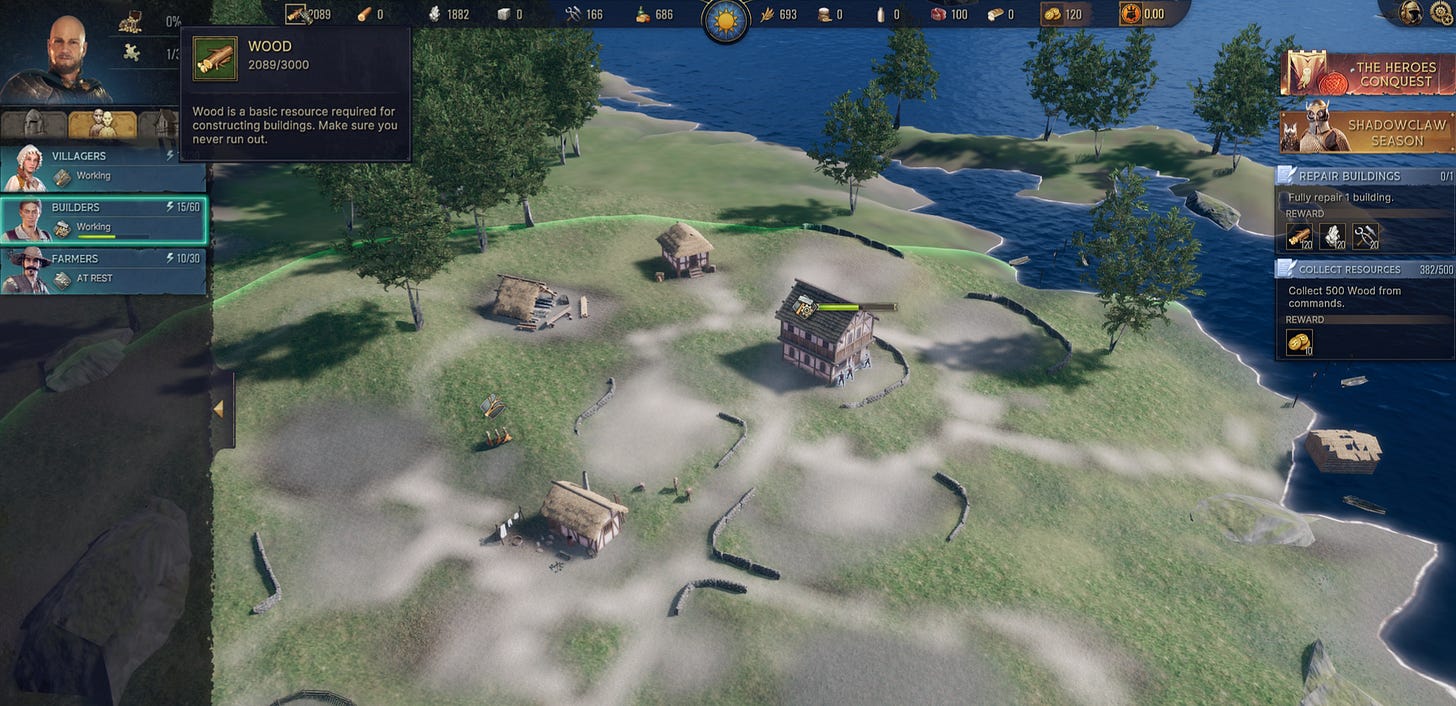Screen dimensions: 1456x706
Task: Click the sun day-cycle emblem
Action: (x=726, y=20)
